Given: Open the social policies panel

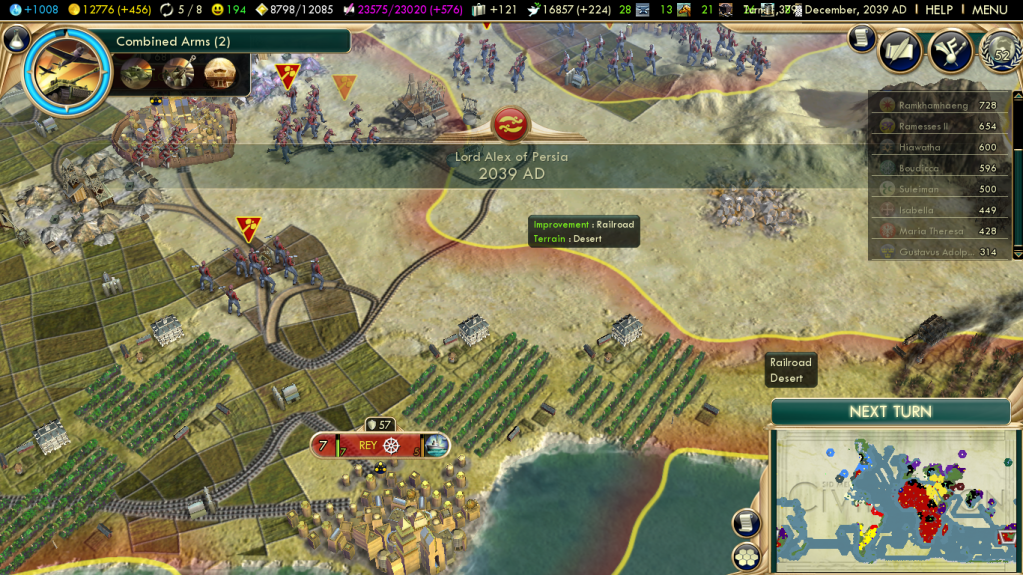Looking at the screenshot, I should (x=900, y=52).
